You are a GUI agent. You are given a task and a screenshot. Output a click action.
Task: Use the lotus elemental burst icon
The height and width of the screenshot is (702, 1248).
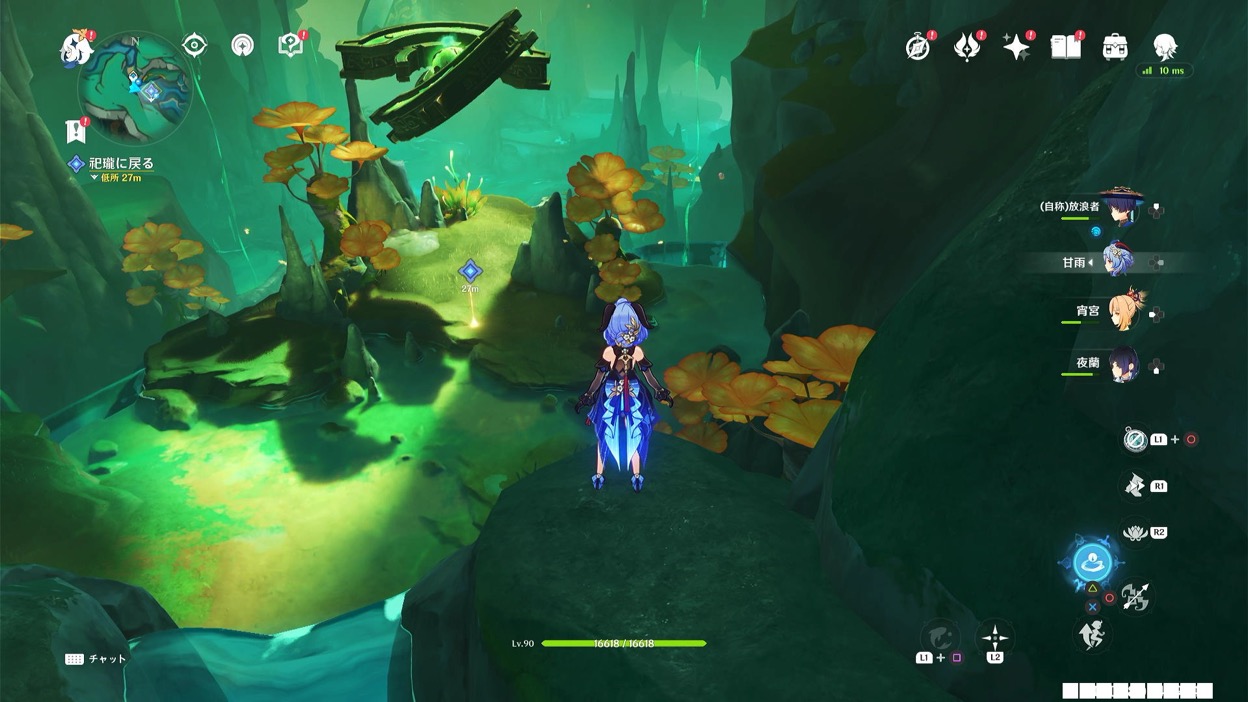pos(1134,533)
